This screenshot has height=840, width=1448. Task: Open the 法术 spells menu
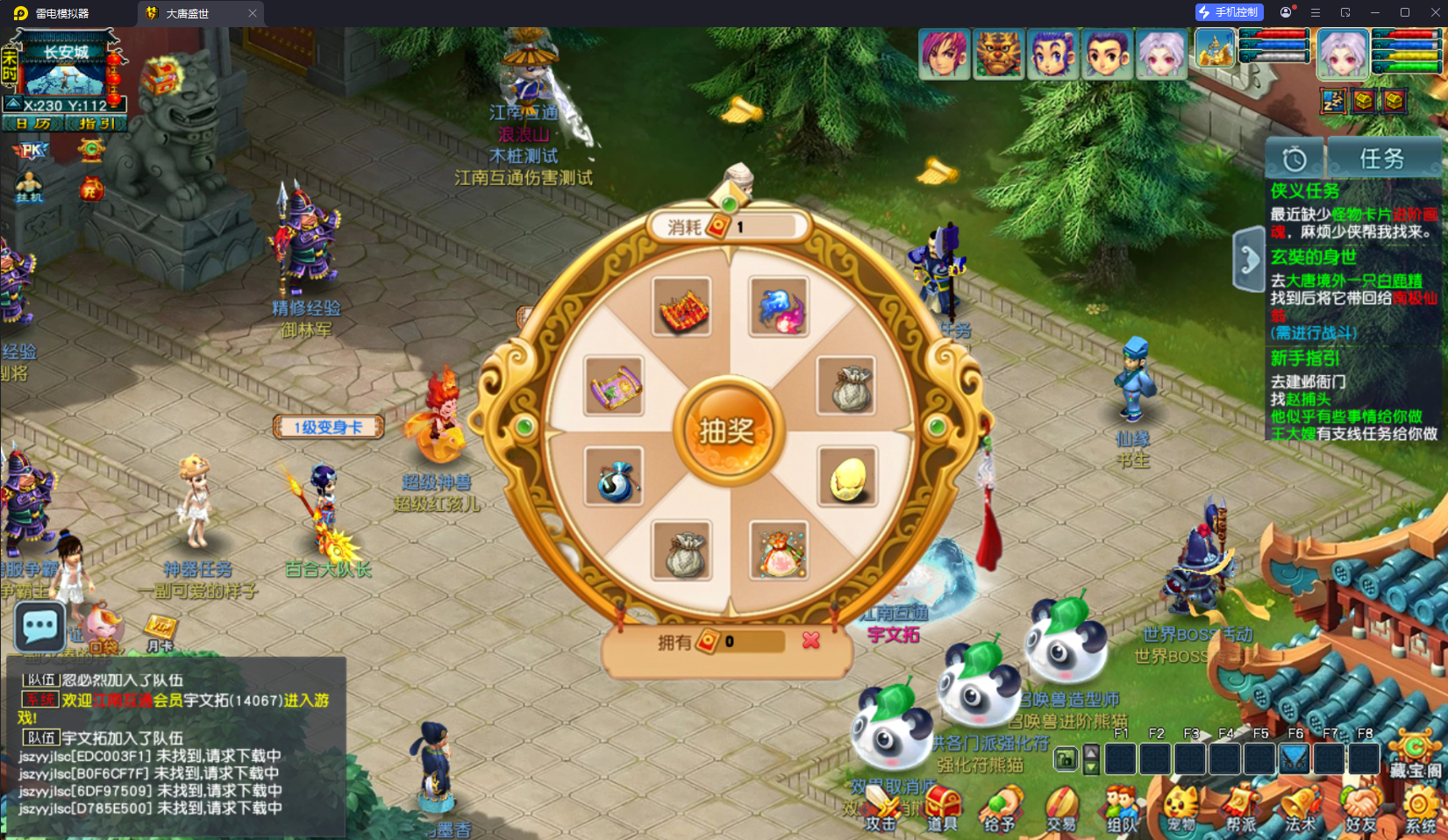point(1301,807)
